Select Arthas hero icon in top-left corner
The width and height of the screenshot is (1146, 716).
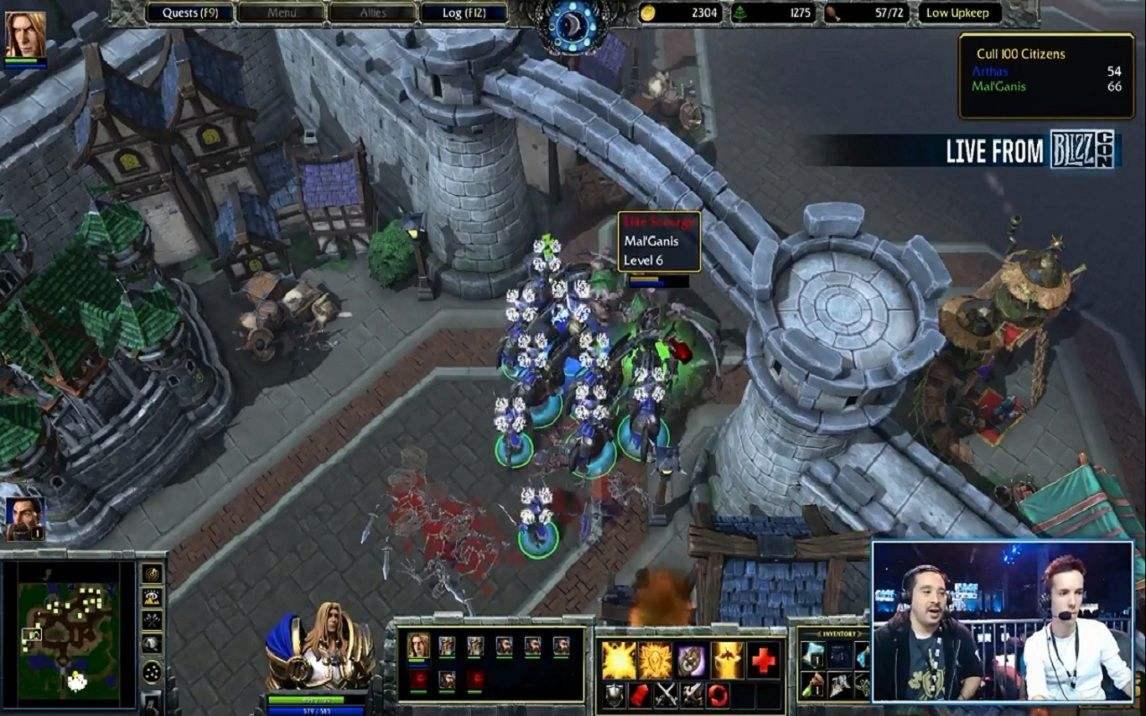(x=25, y=34)
